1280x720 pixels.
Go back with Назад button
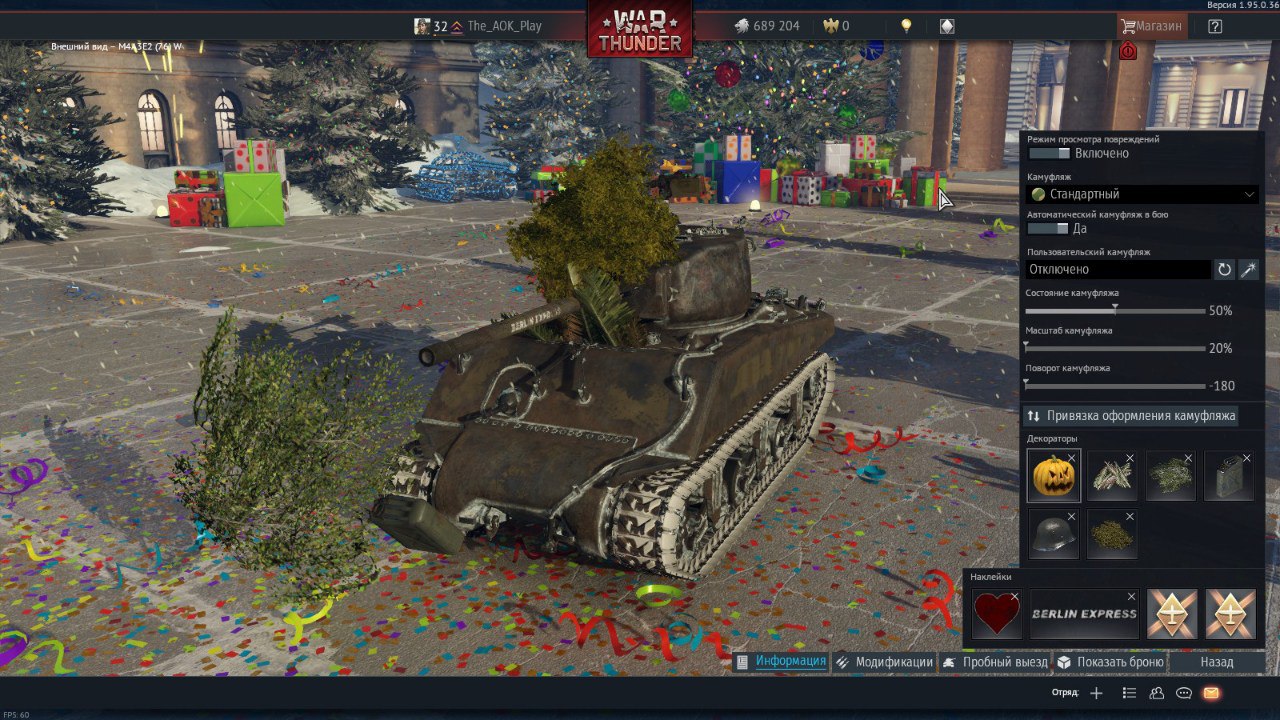[x=1216, y=662]
